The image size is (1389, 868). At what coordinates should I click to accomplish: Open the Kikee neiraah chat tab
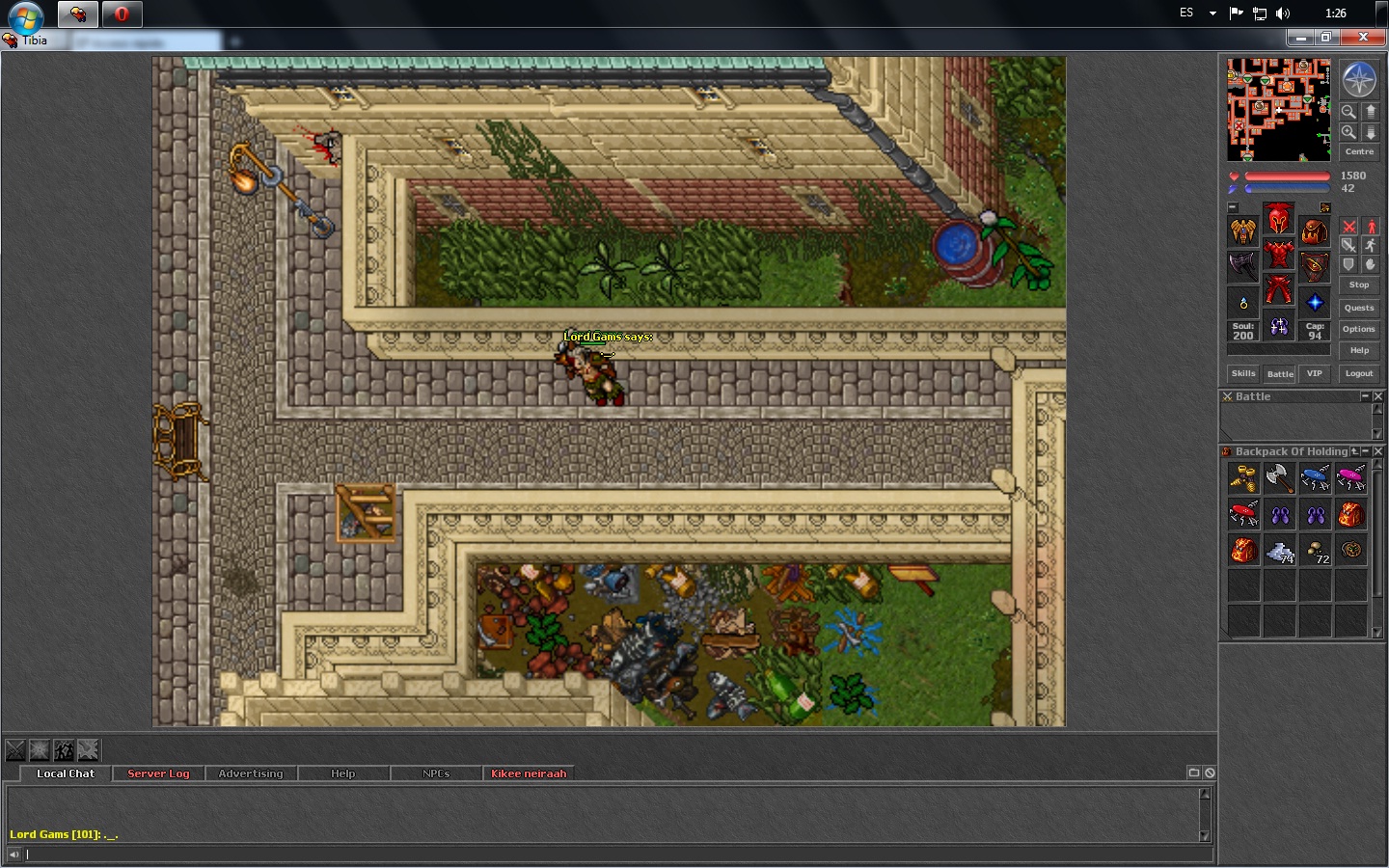pos(529,773)
